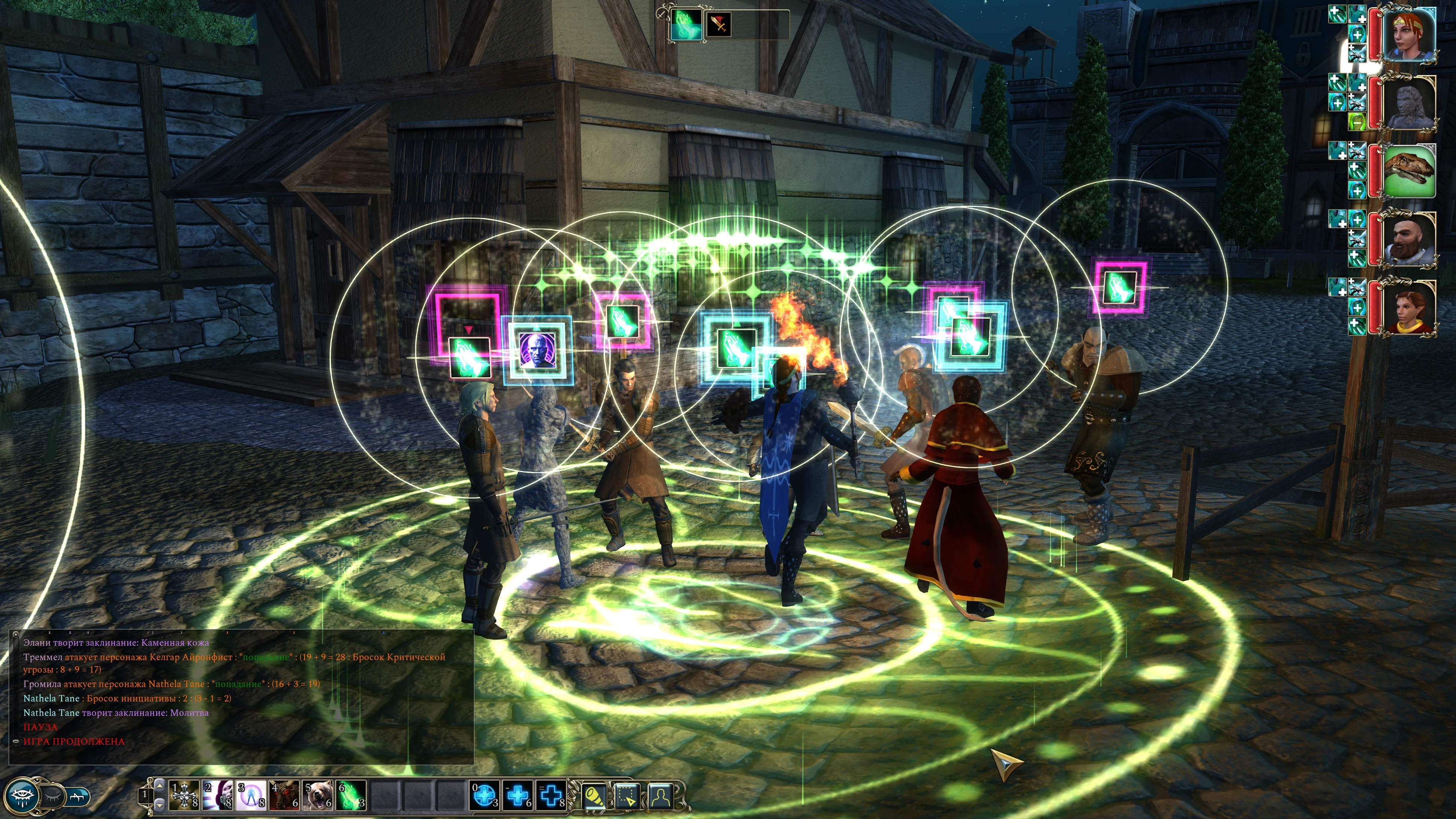Use the healing cross spell with count 8
Viewport: 1456px width, 819px height.
point(552,795)
